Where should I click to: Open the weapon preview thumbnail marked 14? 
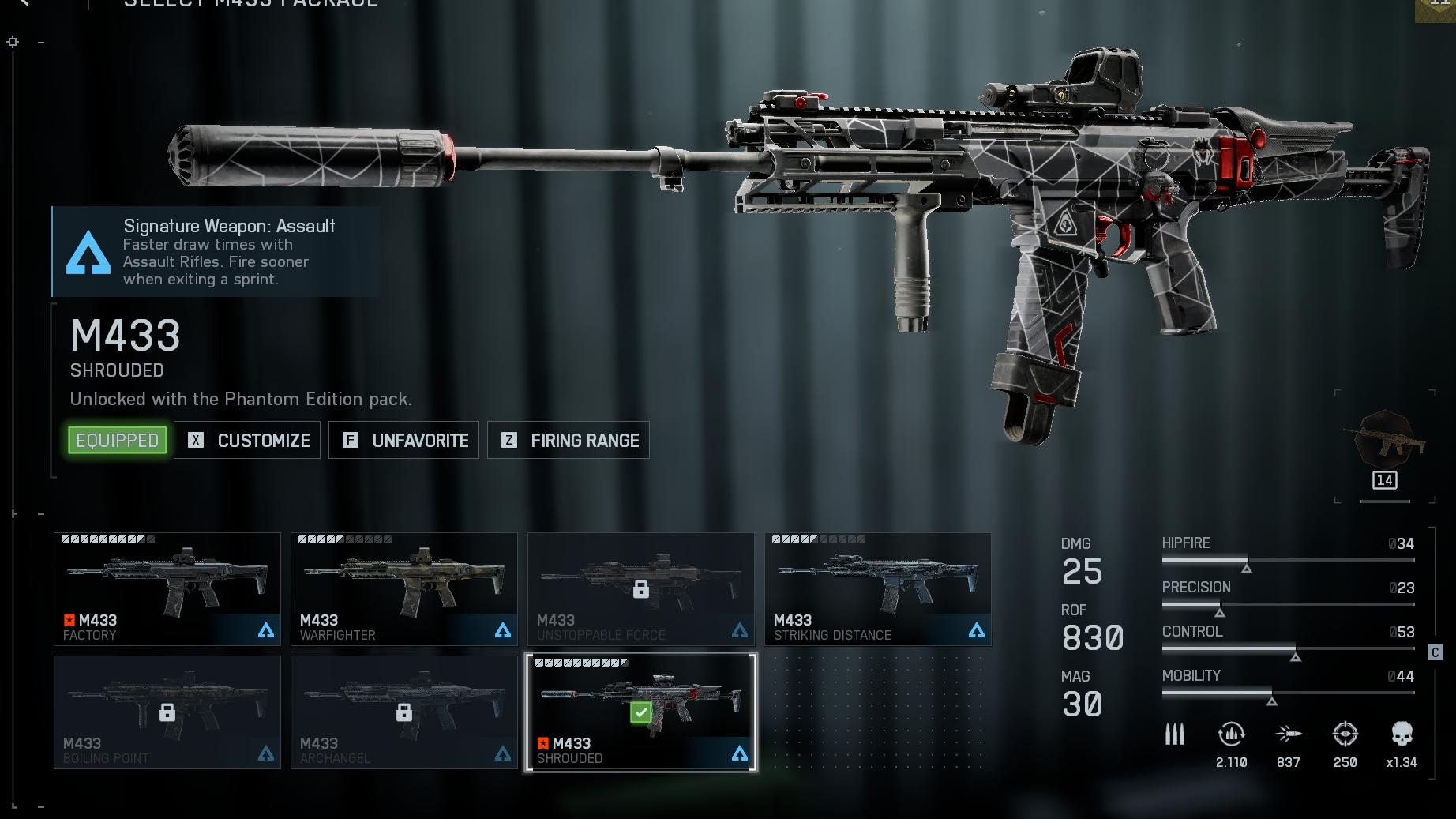[x=1385, y=447]
